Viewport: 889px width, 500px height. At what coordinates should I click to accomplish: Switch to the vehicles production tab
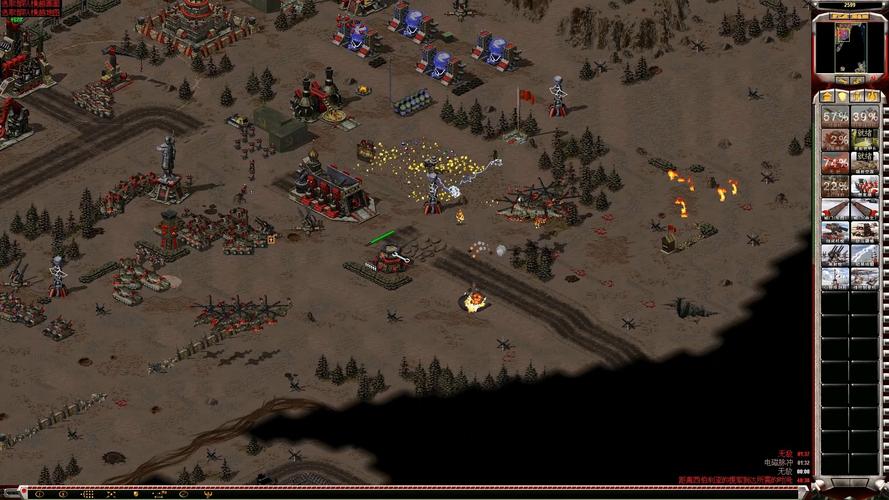tap(872, 96)
